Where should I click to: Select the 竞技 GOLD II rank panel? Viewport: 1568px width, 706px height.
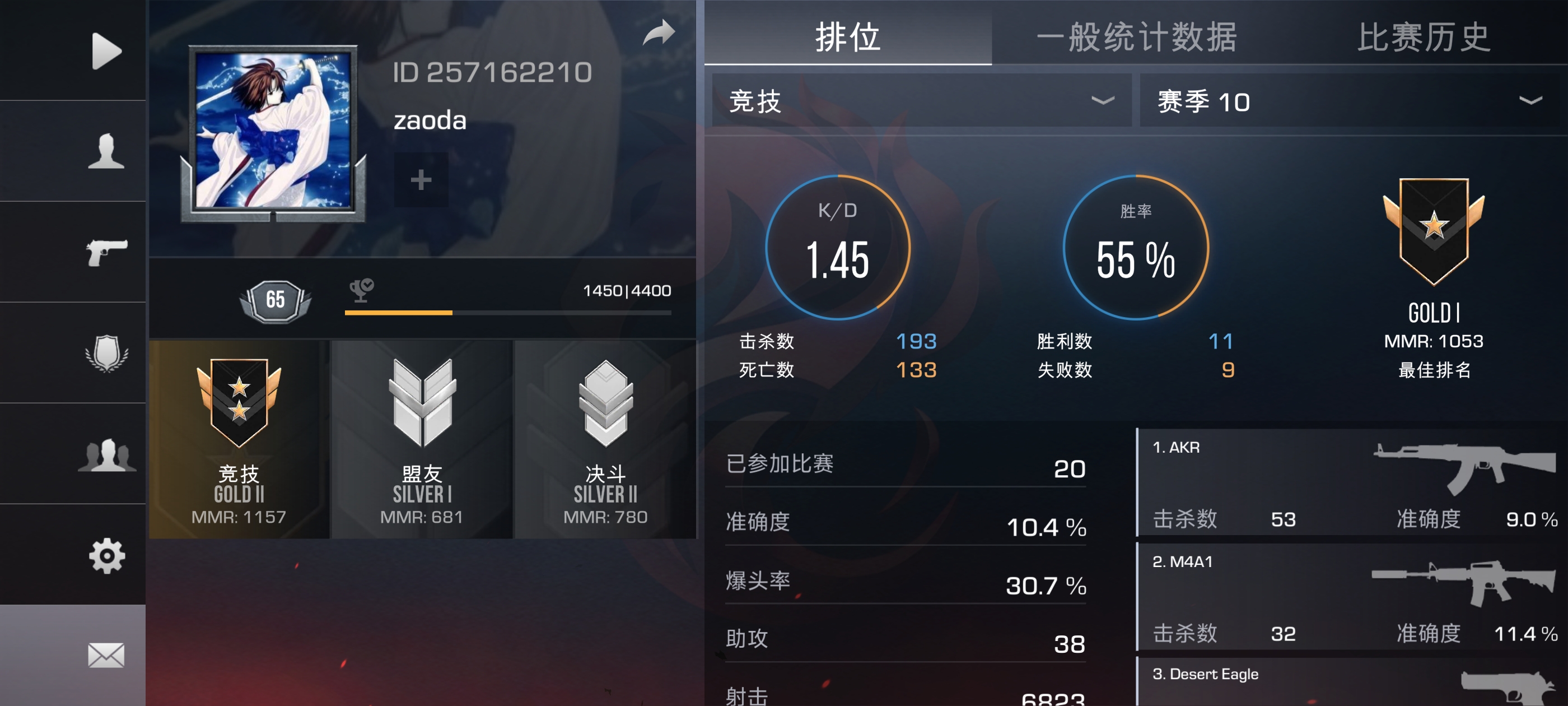pos(239,440)
